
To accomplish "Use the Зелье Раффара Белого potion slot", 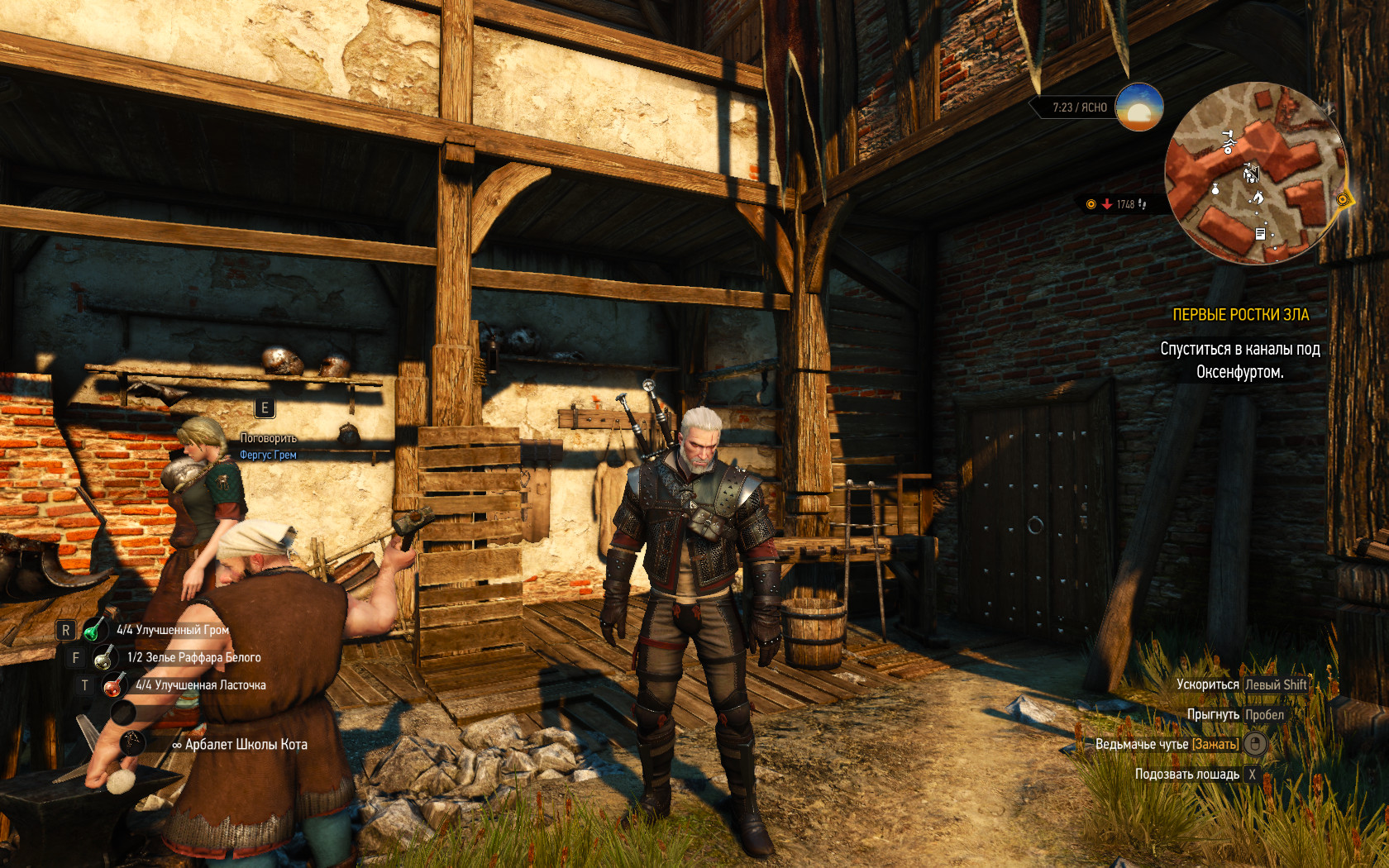I will point(104,658).
